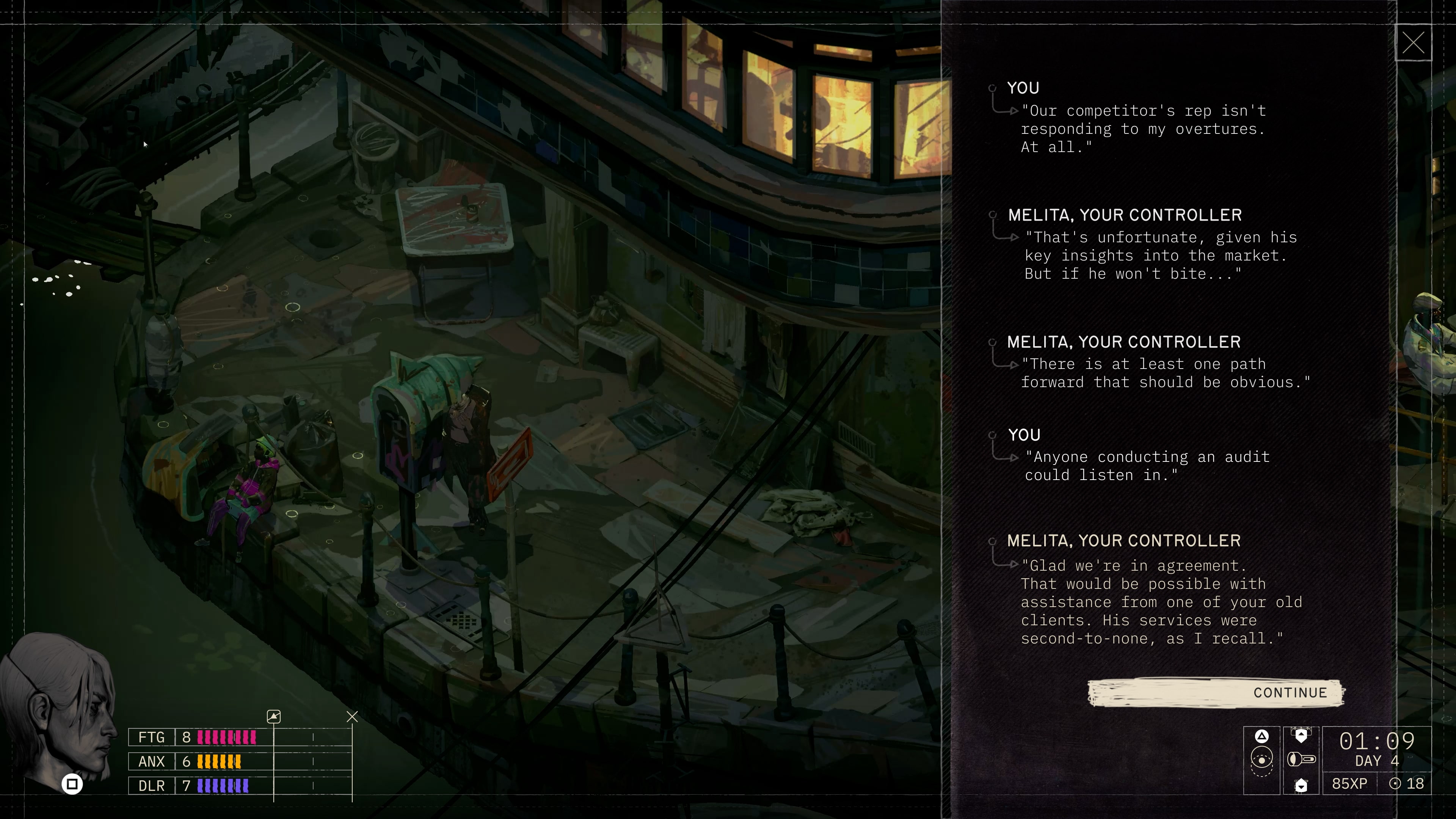
Task: Click the circular orbit eye icon bottom right
Action: (1261, 760)
